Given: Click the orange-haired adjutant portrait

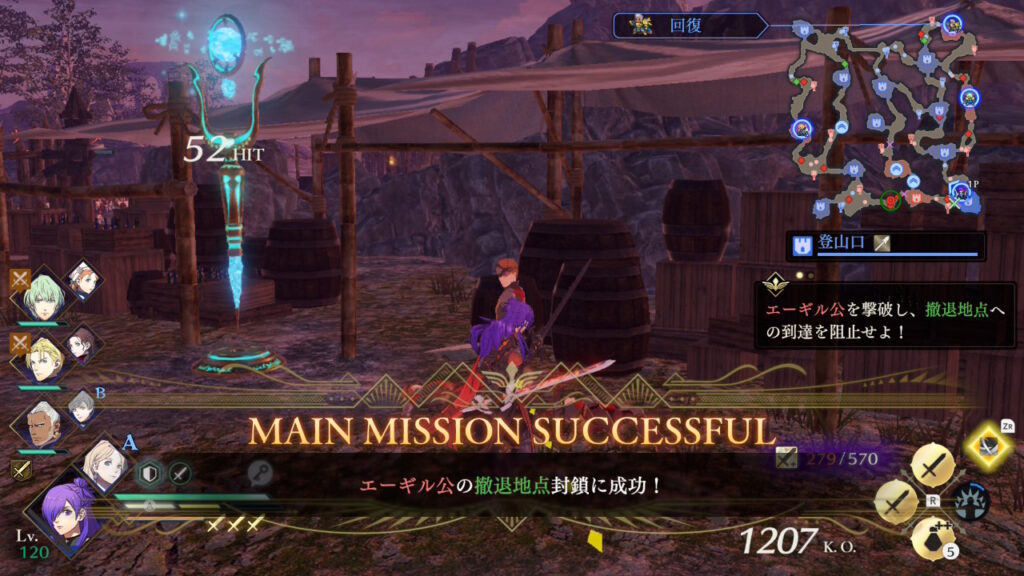Looking at the screenshot, I should (x=84, y=280).
